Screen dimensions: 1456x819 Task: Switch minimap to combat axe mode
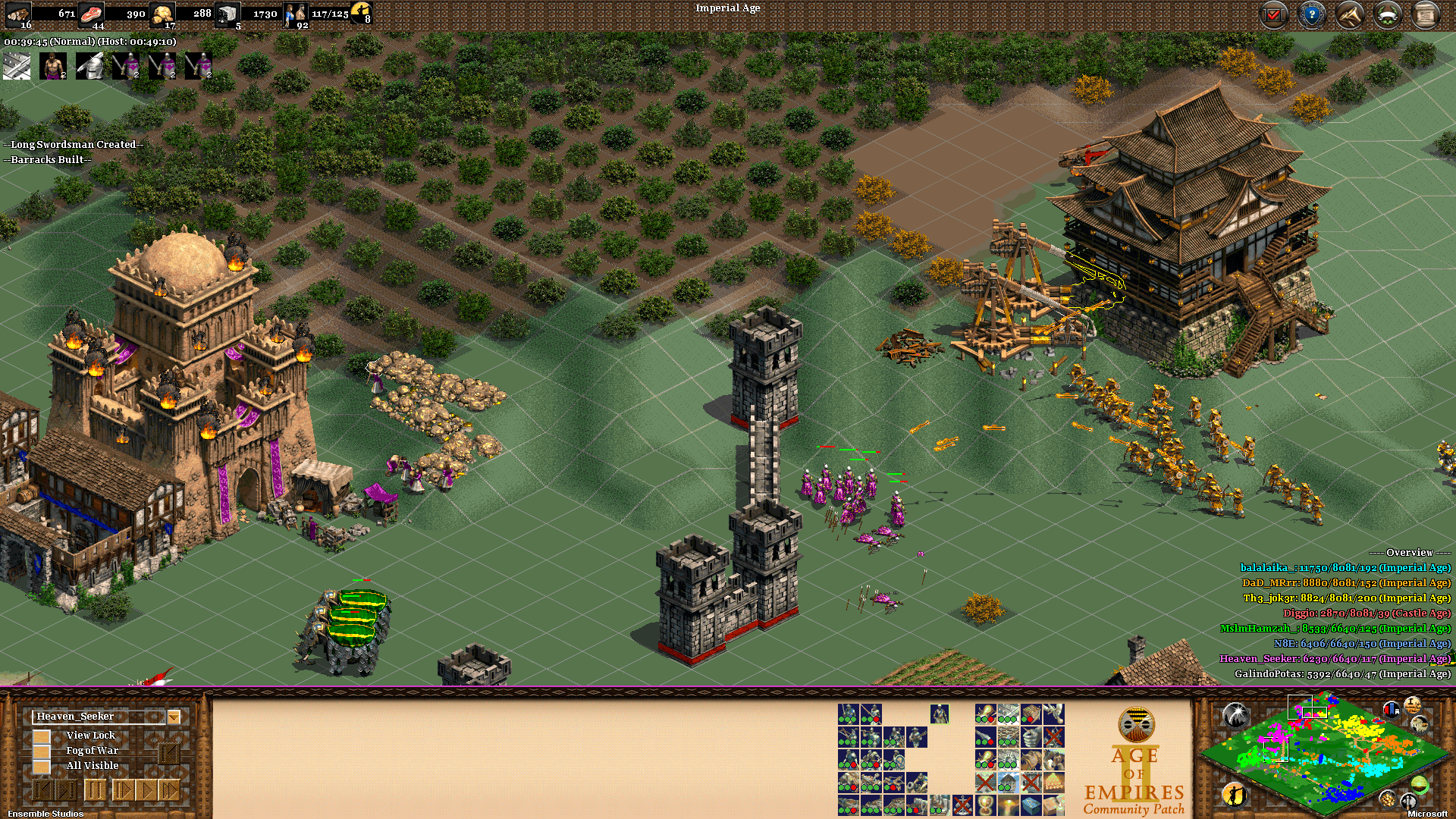(1408, 800)
